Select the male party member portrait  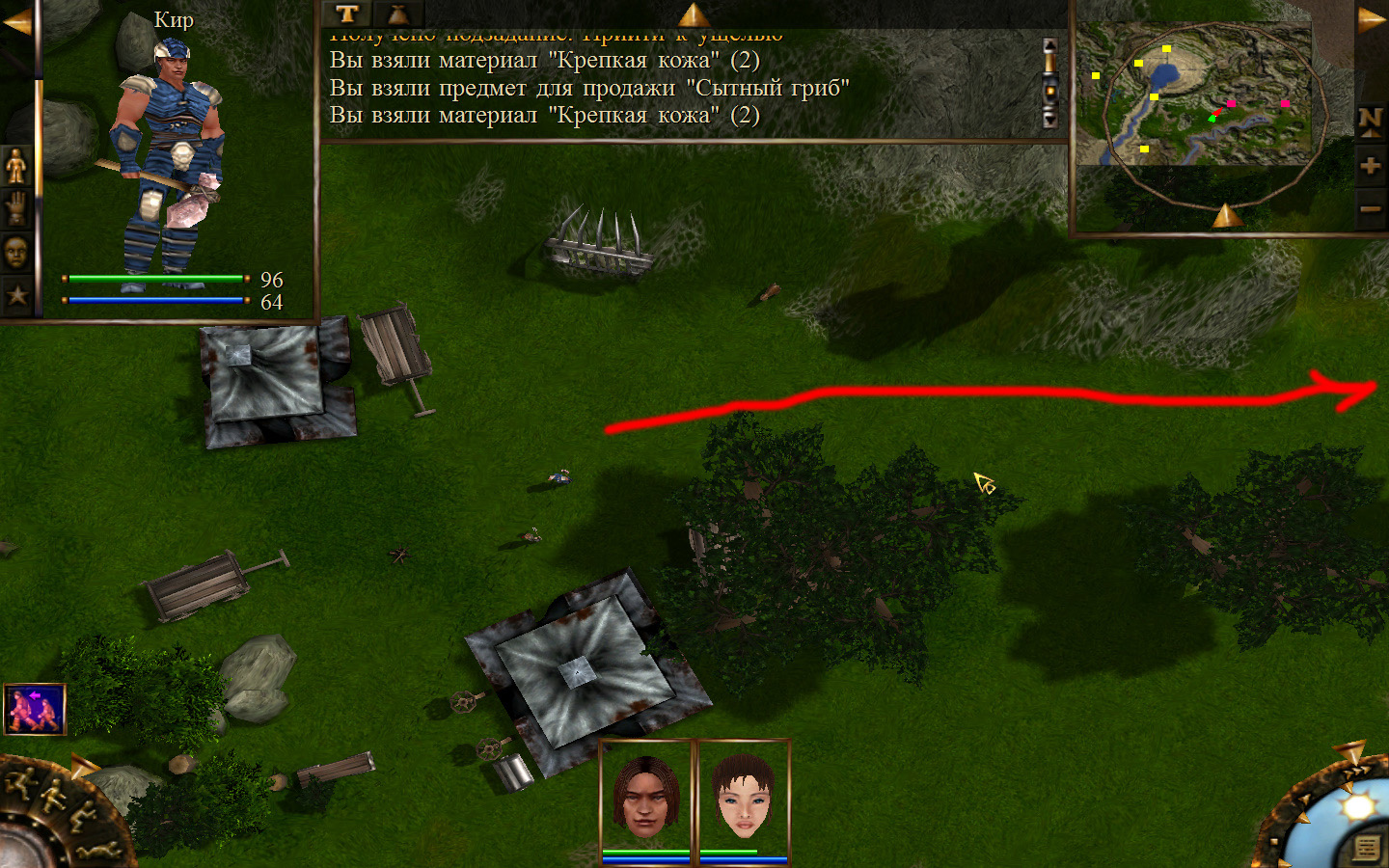click(x=646, y=797)
